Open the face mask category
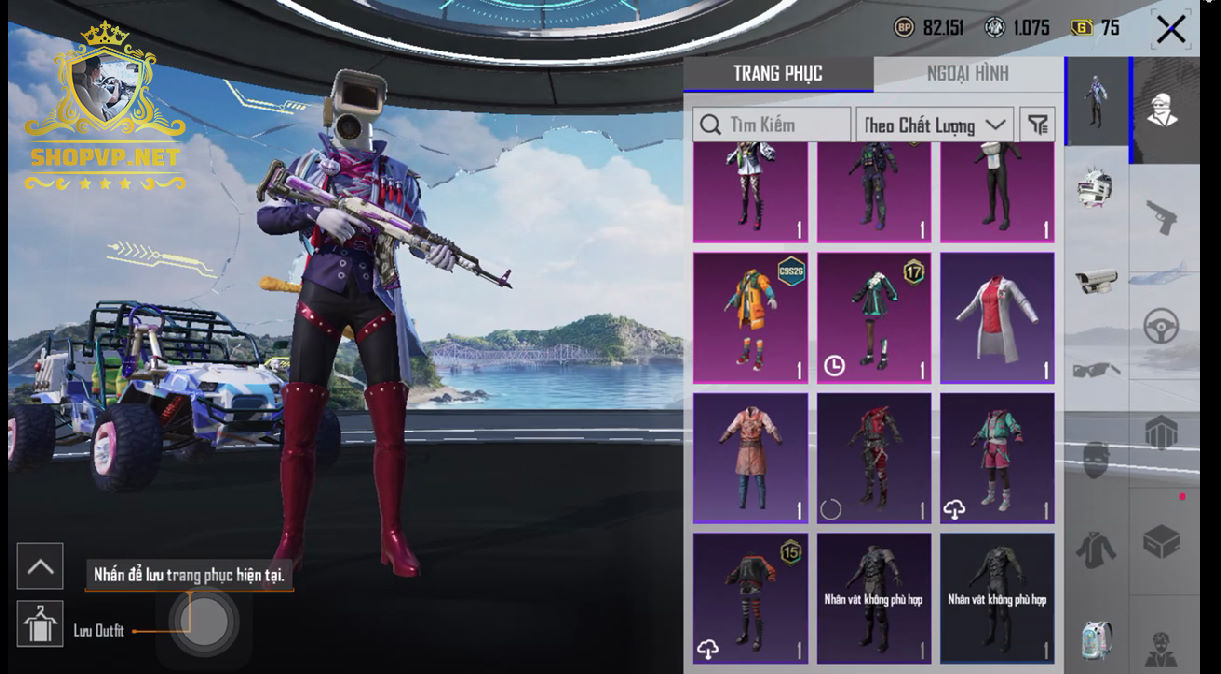The image size is (1221, 674). [x=1096, y=459]
